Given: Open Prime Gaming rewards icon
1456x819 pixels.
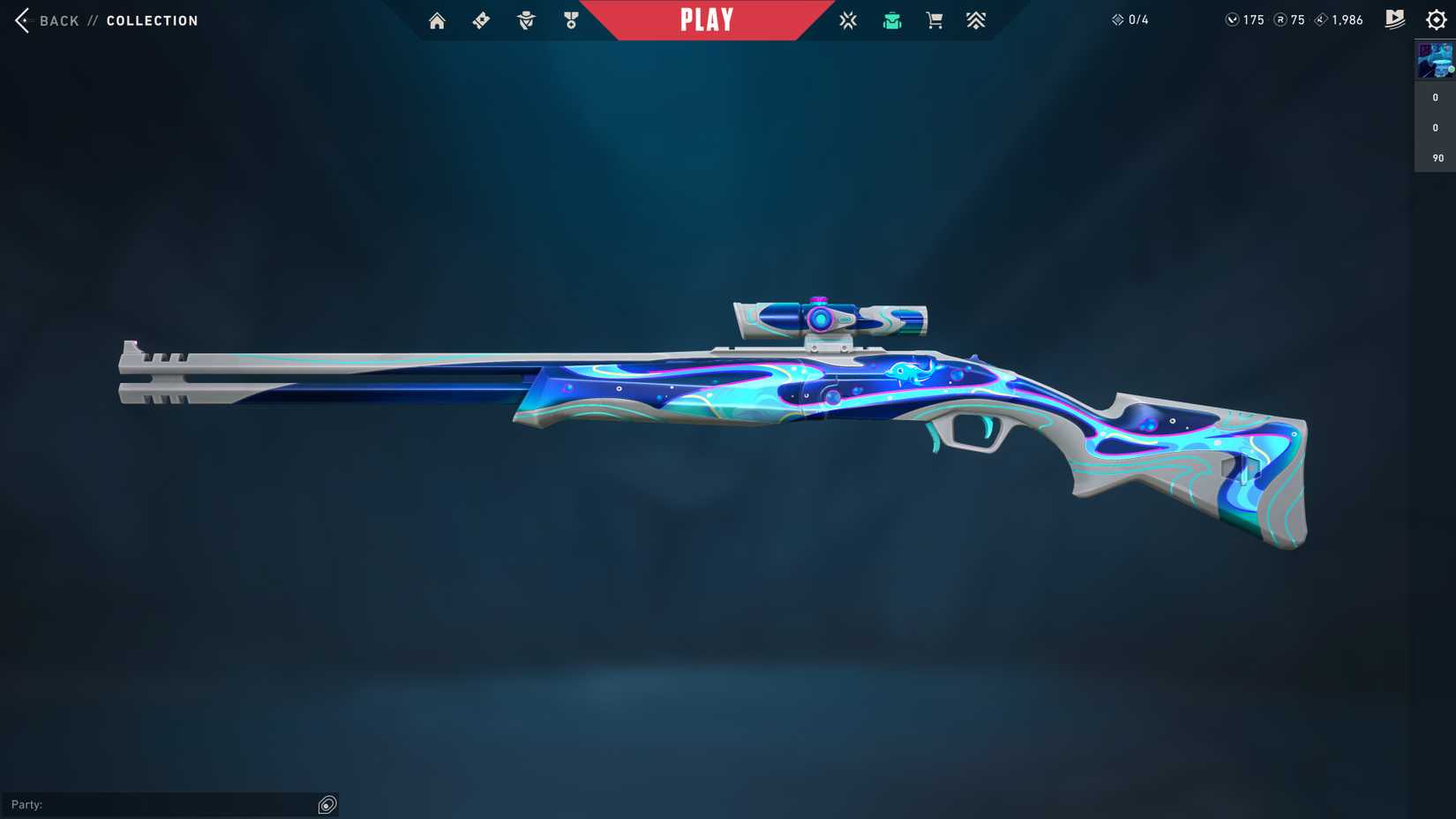Looking at the screenshot, I should 1394,19.
